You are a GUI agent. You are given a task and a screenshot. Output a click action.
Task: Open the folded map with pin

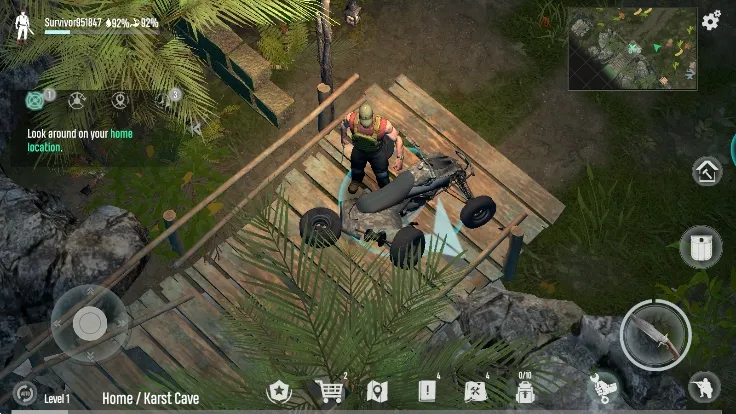377,391
